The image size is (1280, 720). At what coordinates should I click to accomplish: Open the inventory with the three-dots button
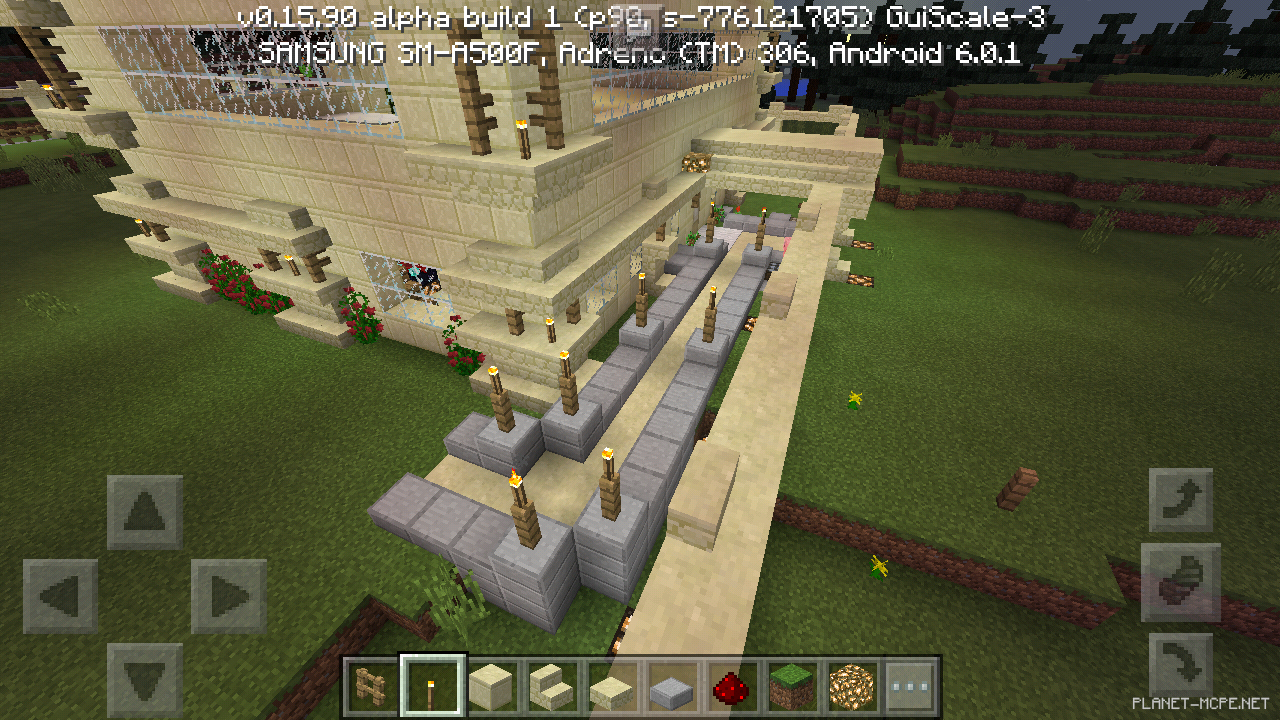pyautogui.click(x=911, y=686)
